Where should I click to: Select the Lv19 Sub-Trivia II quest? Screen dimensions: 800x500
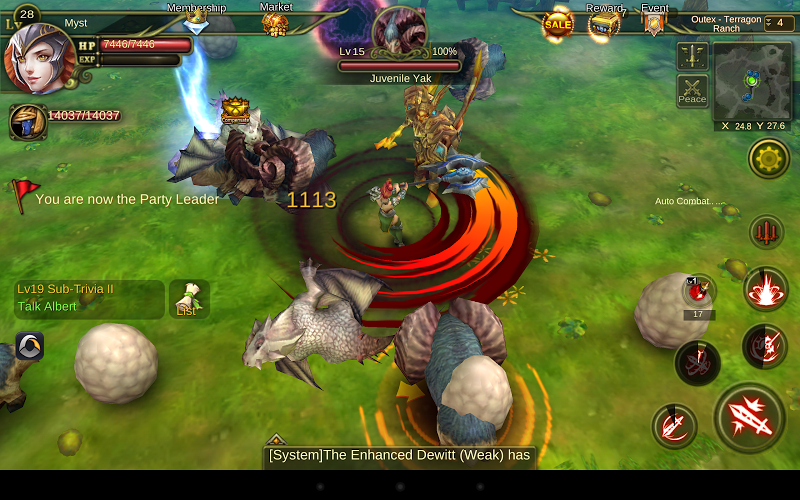[x=88, y=298]
